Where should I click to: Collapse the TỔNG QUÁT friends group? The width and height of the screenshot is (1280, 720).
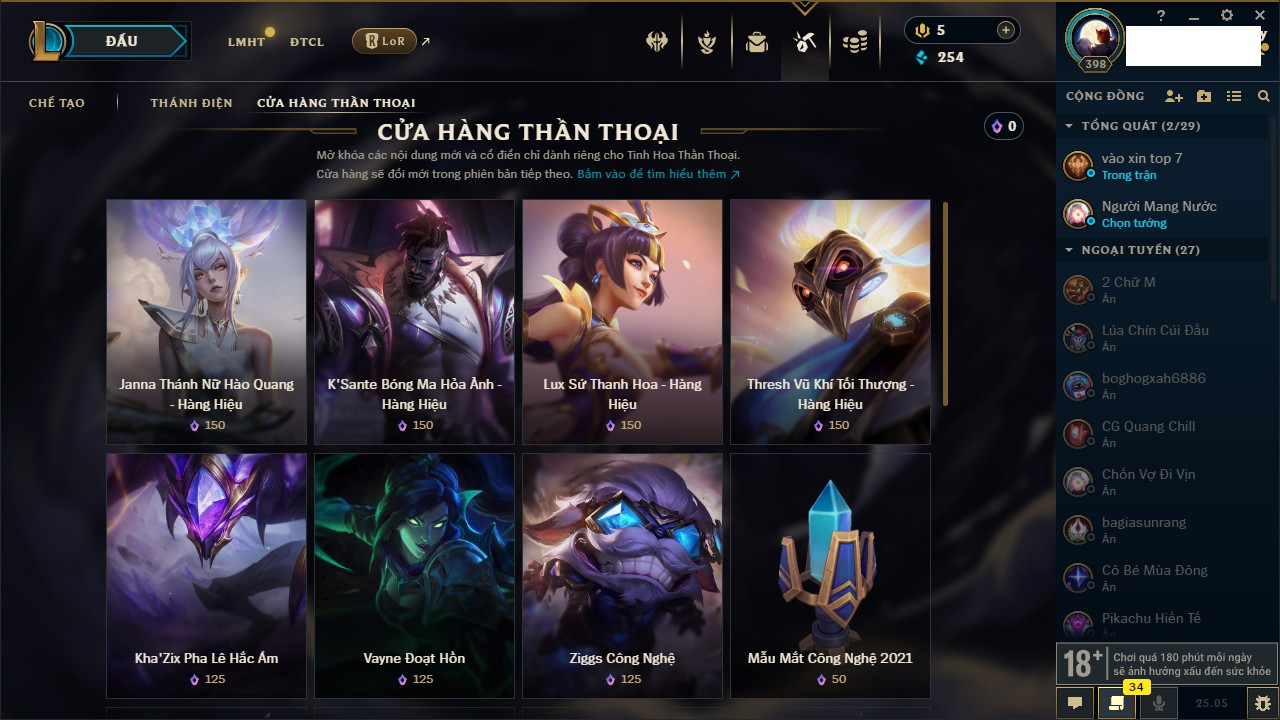point(1069,126)
